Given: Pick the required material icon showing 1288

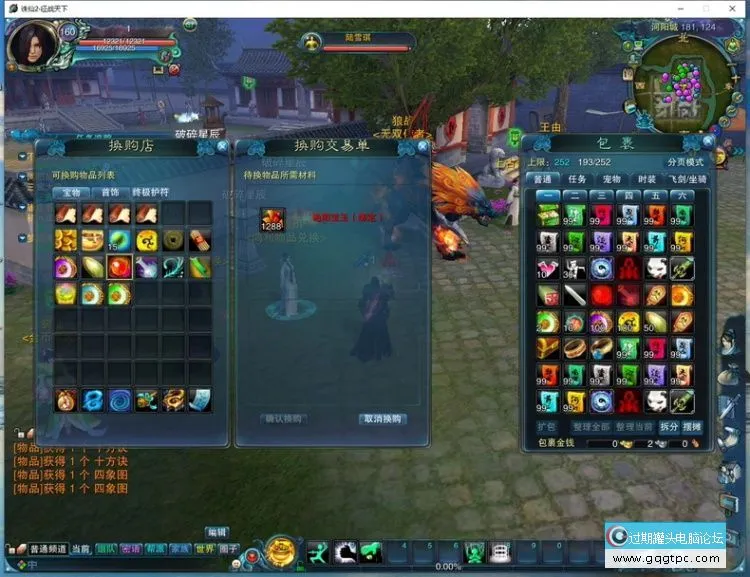Looking at the screenshot, I should [x=272, y=221].
